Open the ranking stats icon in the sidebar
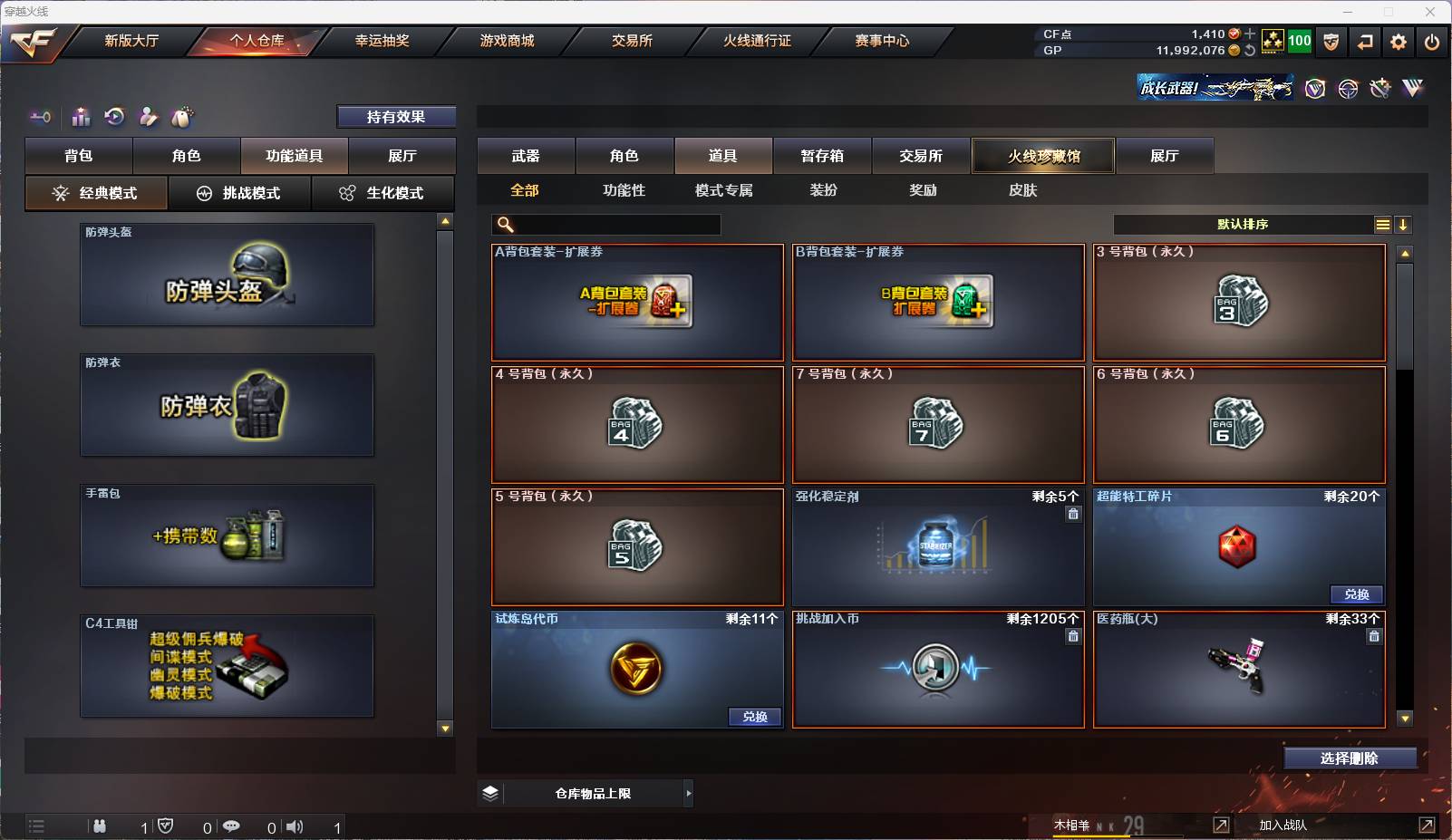This screenshot has width=1452, height=840. click(x=81, y=117)
